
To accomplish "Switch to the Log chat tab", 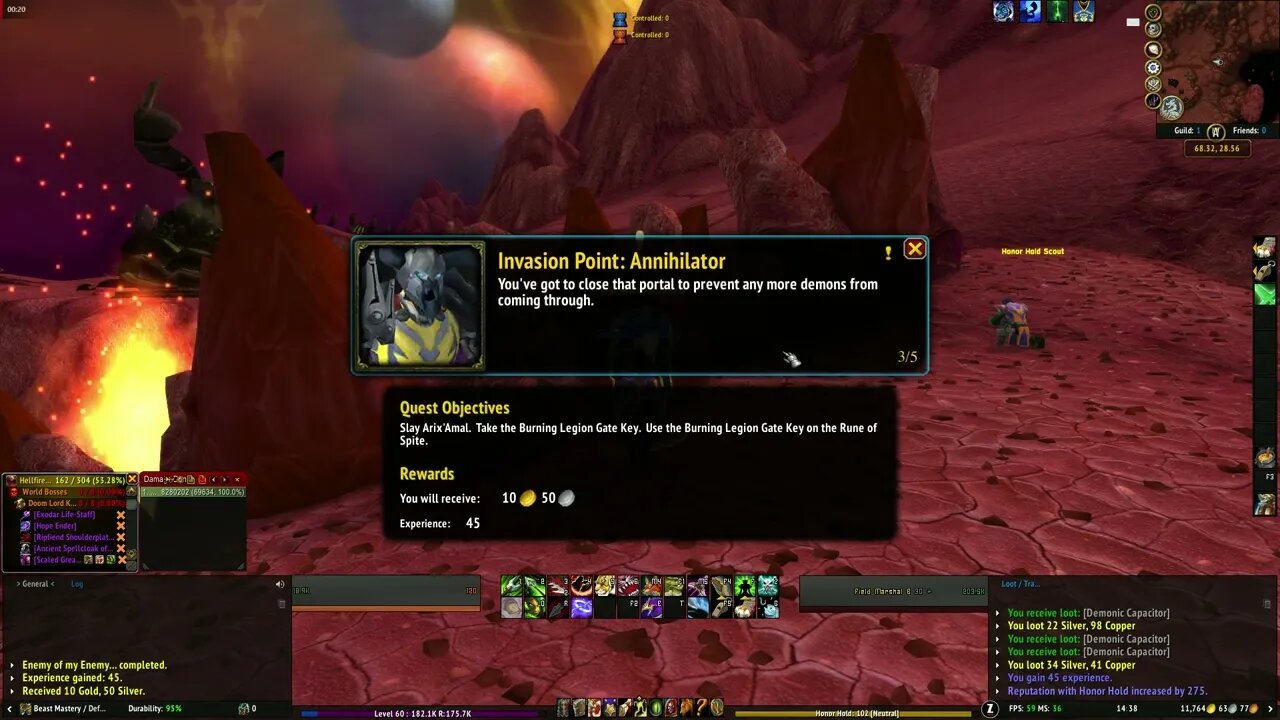I will (x=77, y=584).
